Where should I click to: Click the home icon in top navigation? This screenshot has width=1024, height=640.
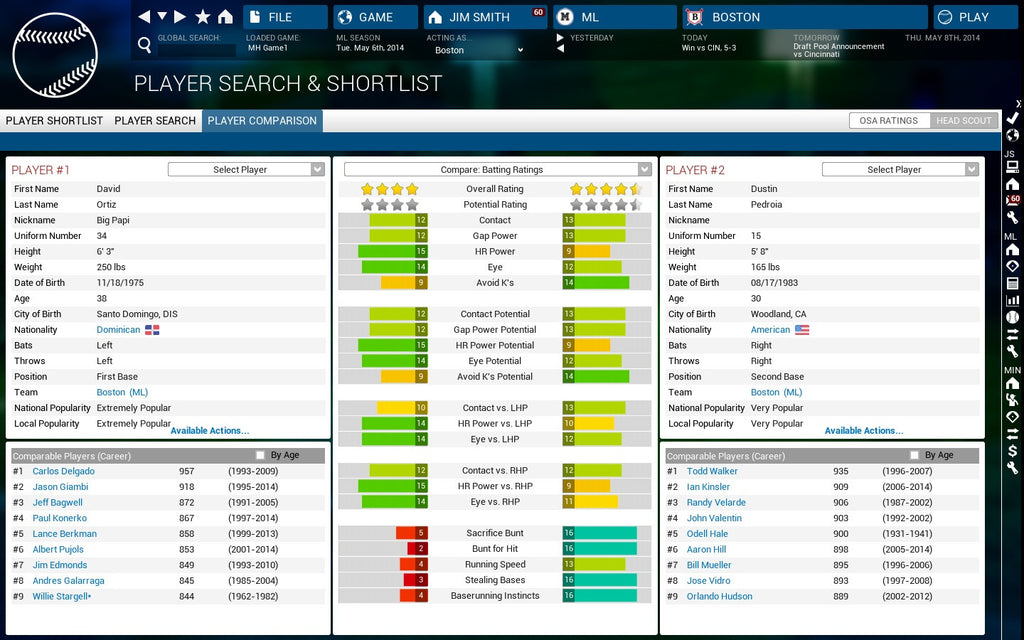pyautogui.click(x=225, y=17)
